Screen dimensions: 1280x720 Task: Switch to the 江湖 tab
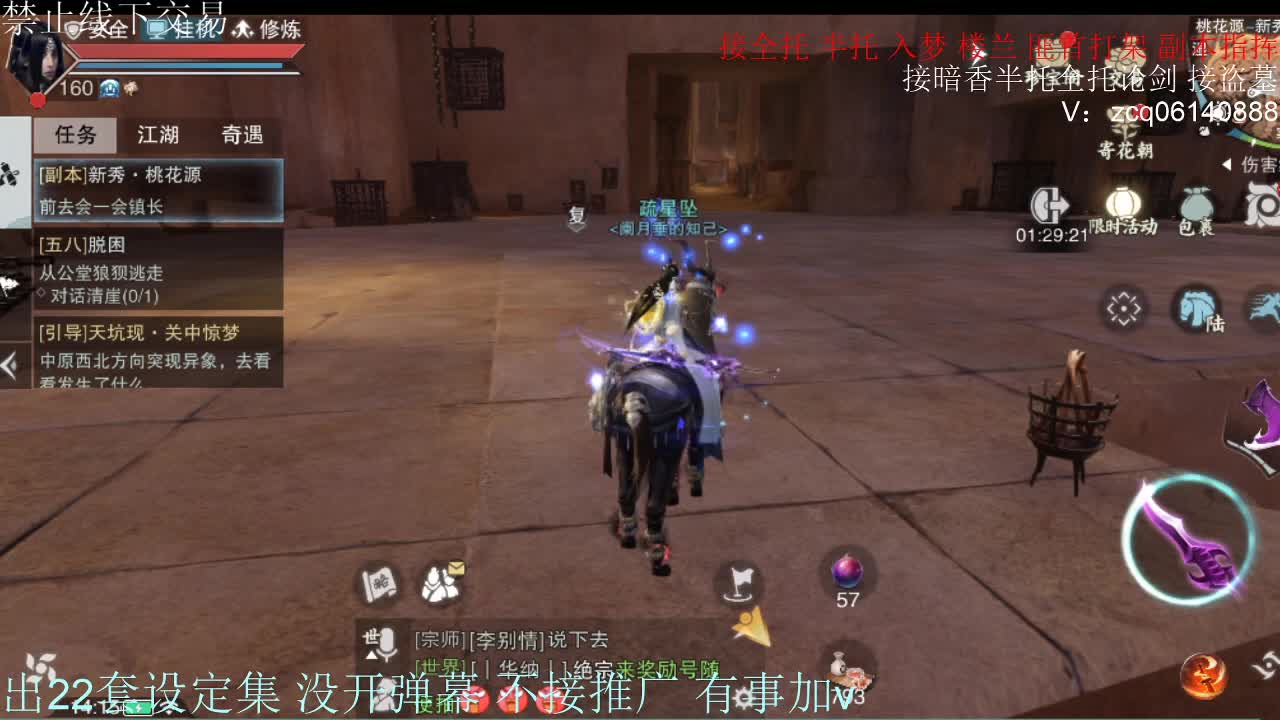pos(157,135)
